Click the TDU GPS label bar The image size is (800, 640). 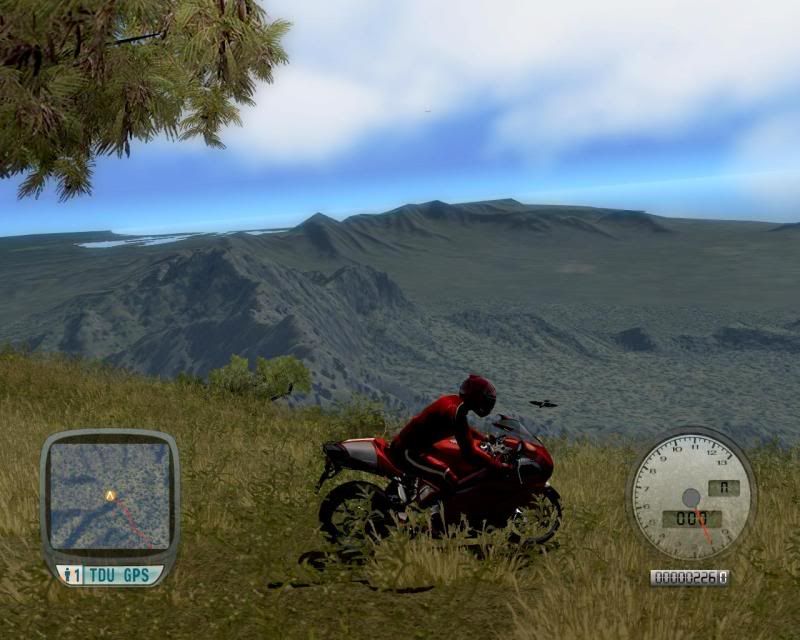pos(109,574)
